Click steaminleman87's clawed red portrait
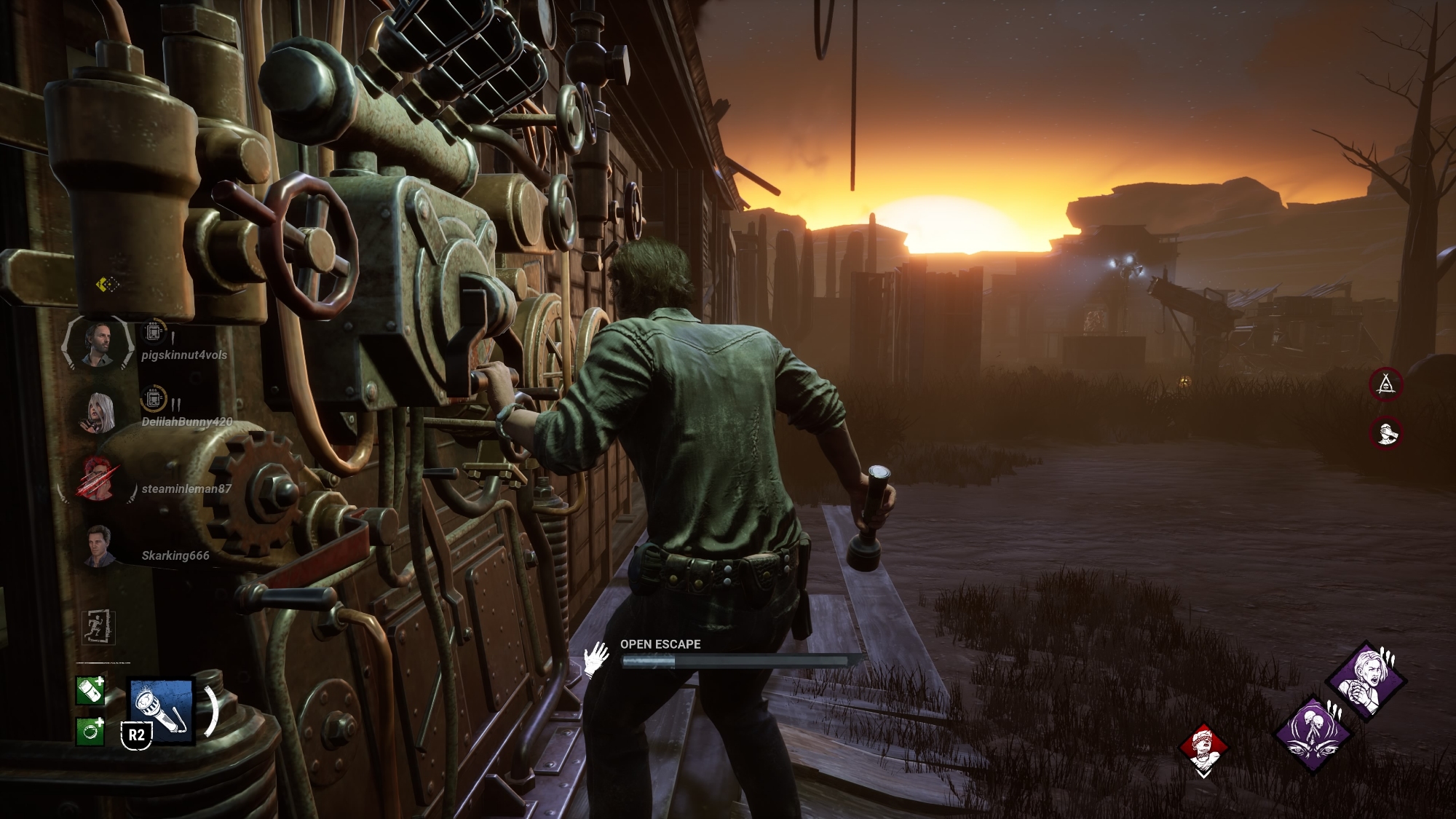Image resolution: width=1456 pixels, height=819 pixels. [x=98, y=478]
